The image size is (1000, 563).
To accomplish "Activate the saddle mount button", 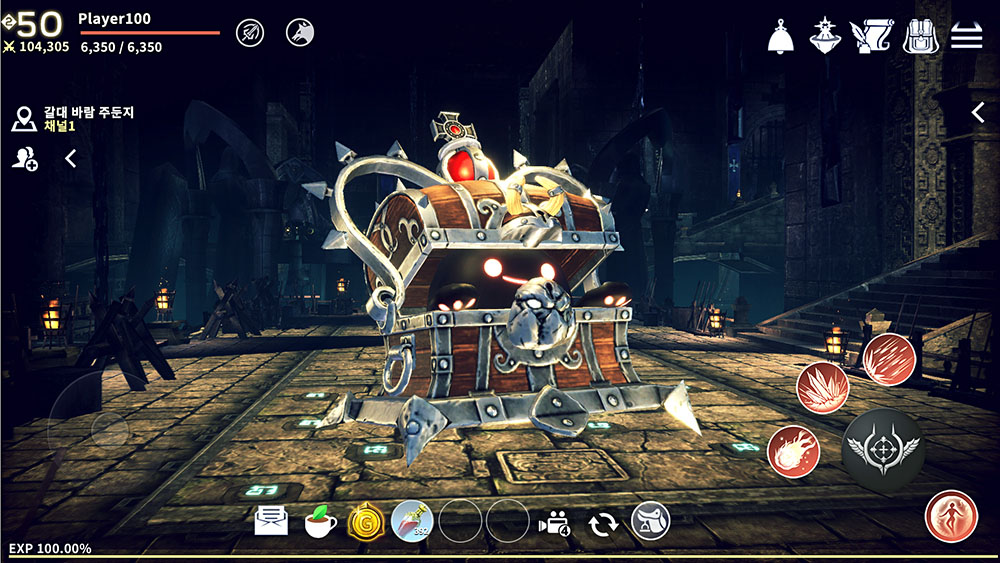I will 650,521.
